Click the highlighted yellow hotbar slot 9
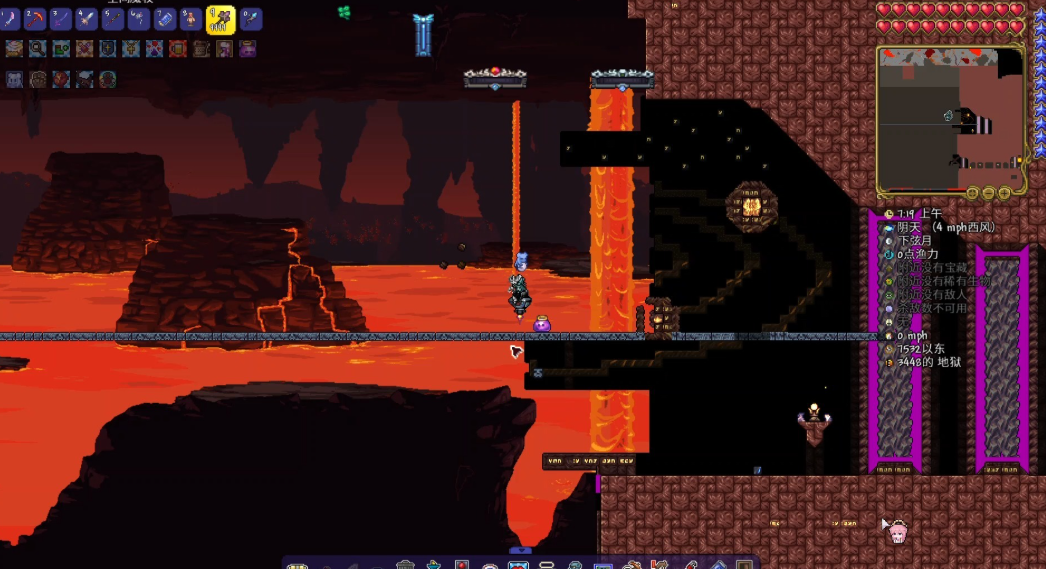 click(x=220, y=18)
